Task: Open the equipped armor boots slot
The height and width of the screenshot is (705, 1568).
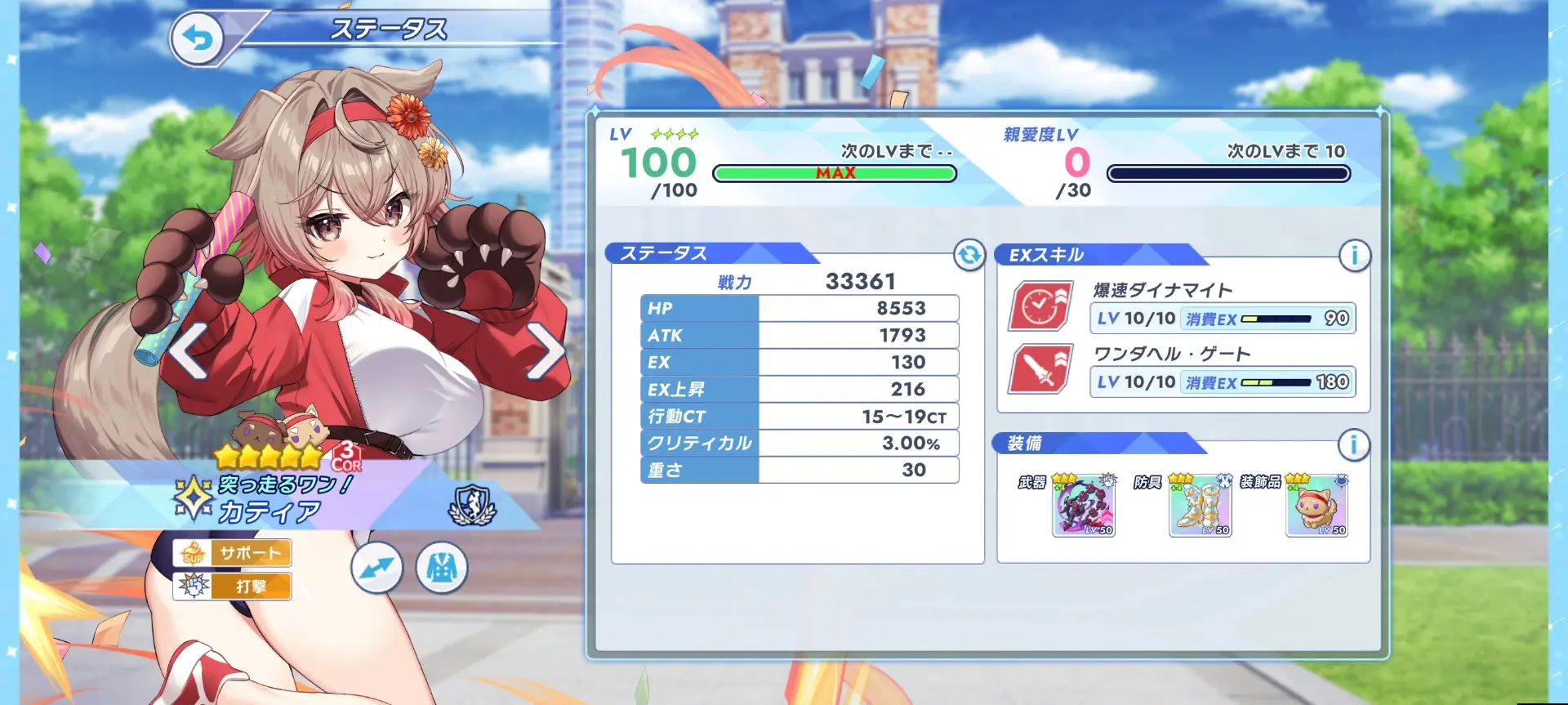Action: pos(1200,508)
